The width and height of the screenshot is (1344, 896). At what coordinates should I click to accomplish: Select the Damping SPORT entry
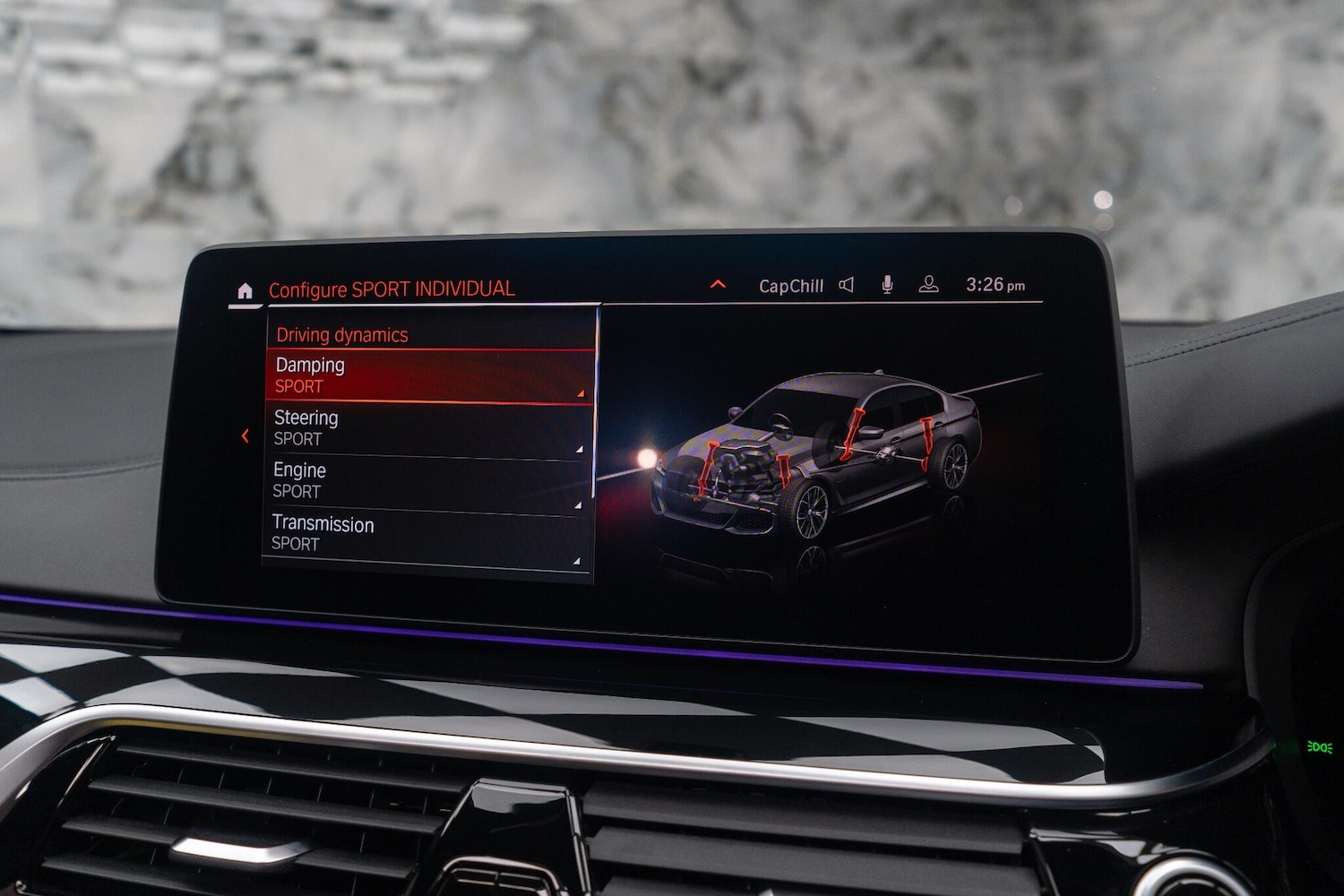(429, 375)
